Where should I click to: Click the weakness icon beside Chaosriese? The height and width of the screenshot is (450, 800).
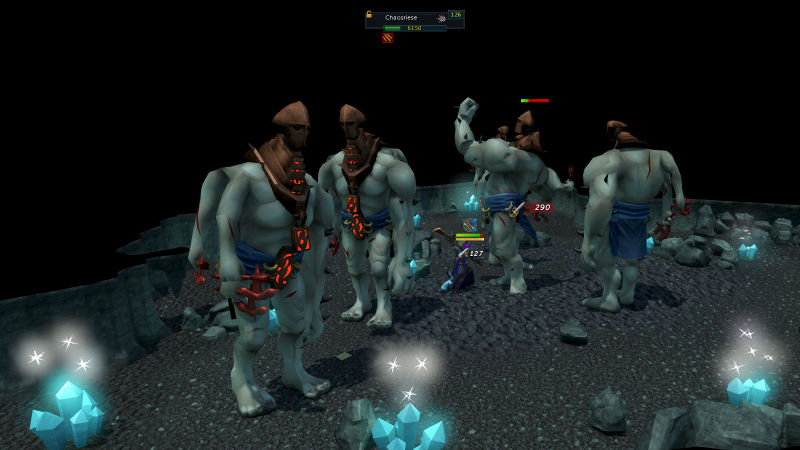click(x=441, y=18)
